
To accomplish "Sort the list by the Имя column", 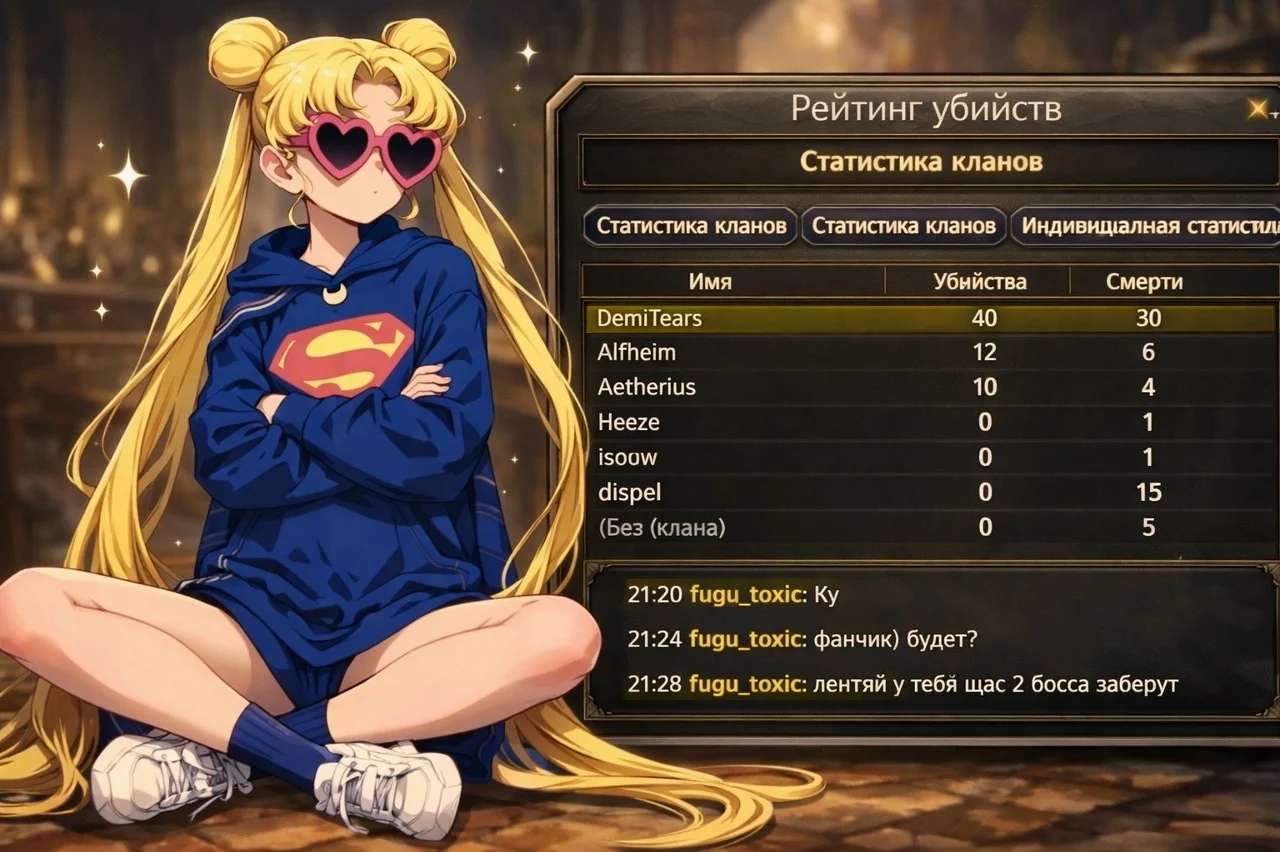I will point(710,282).
